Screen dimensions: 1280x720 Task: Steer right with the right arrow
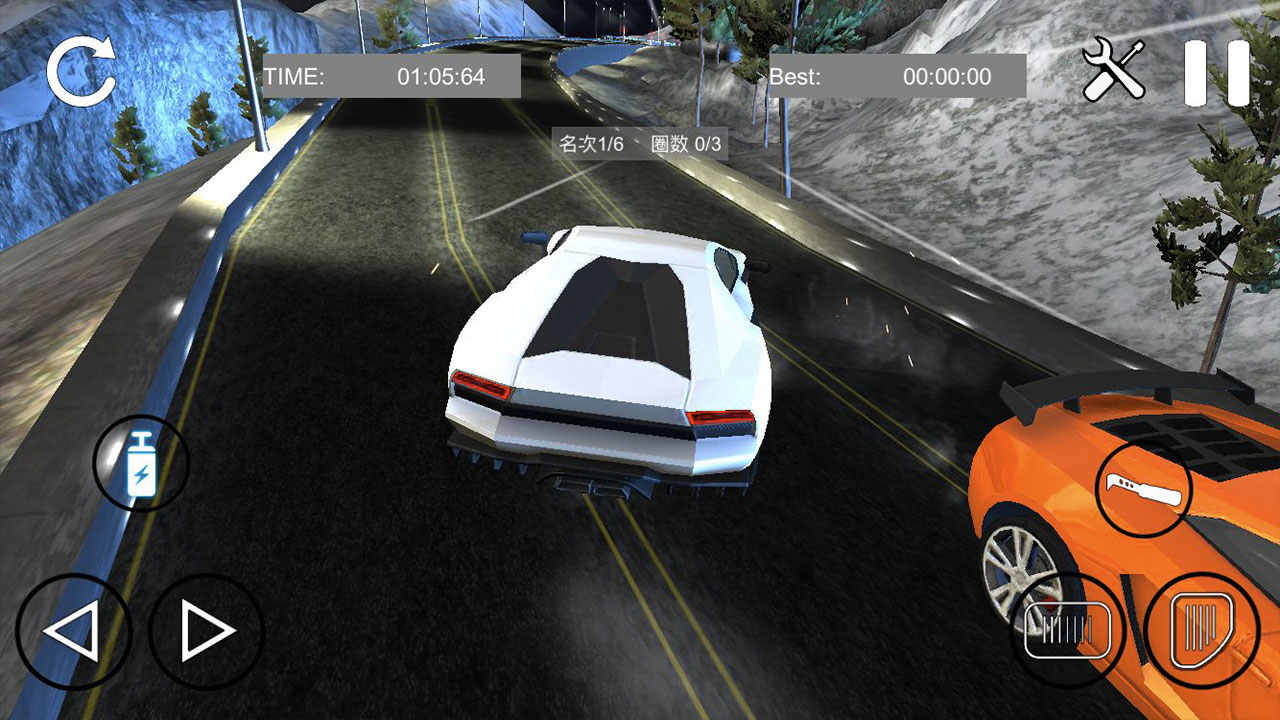tap(206, 631)
